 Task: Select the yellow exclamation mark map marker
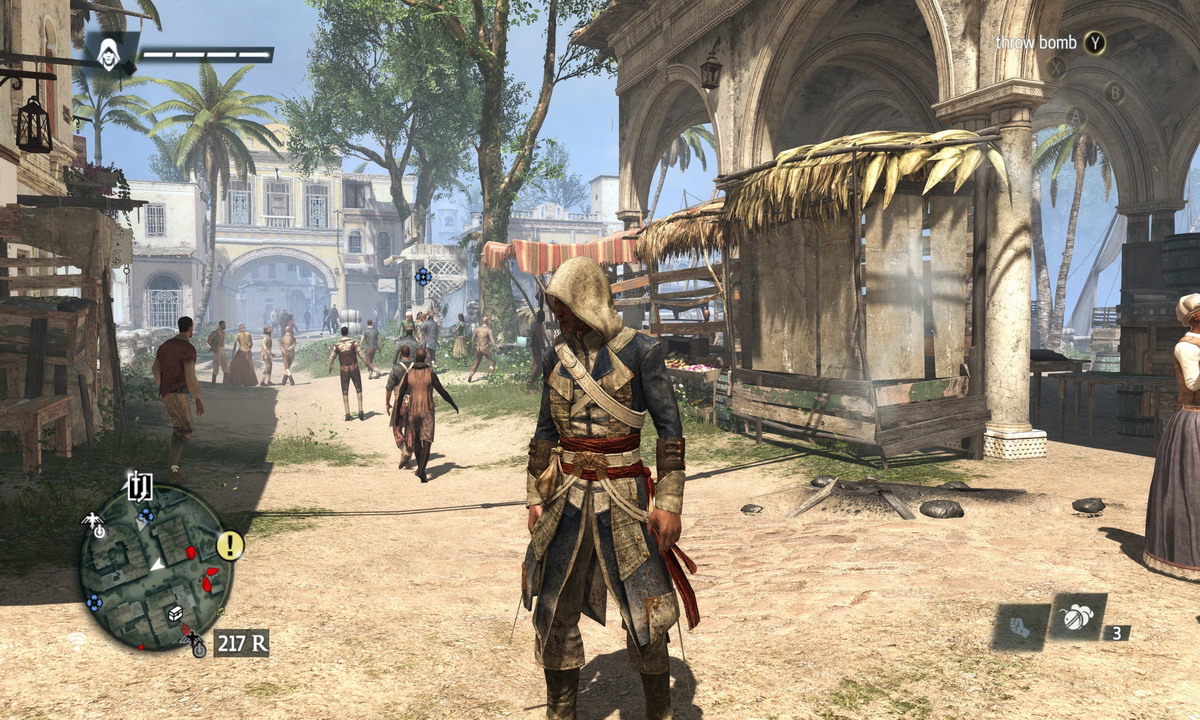pos(230,545)
